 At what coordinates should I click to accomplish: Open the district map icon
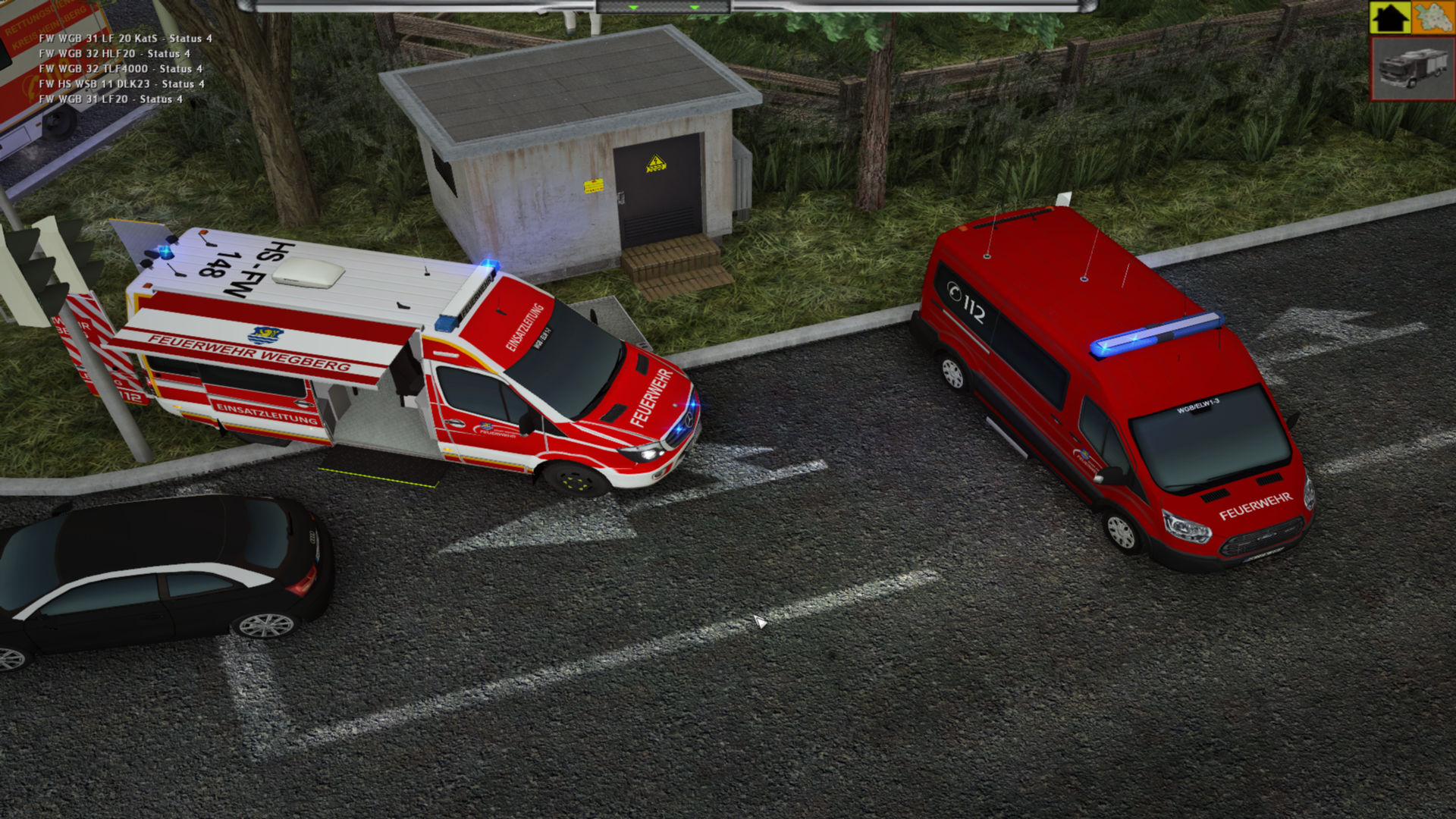click(1433, 17)
